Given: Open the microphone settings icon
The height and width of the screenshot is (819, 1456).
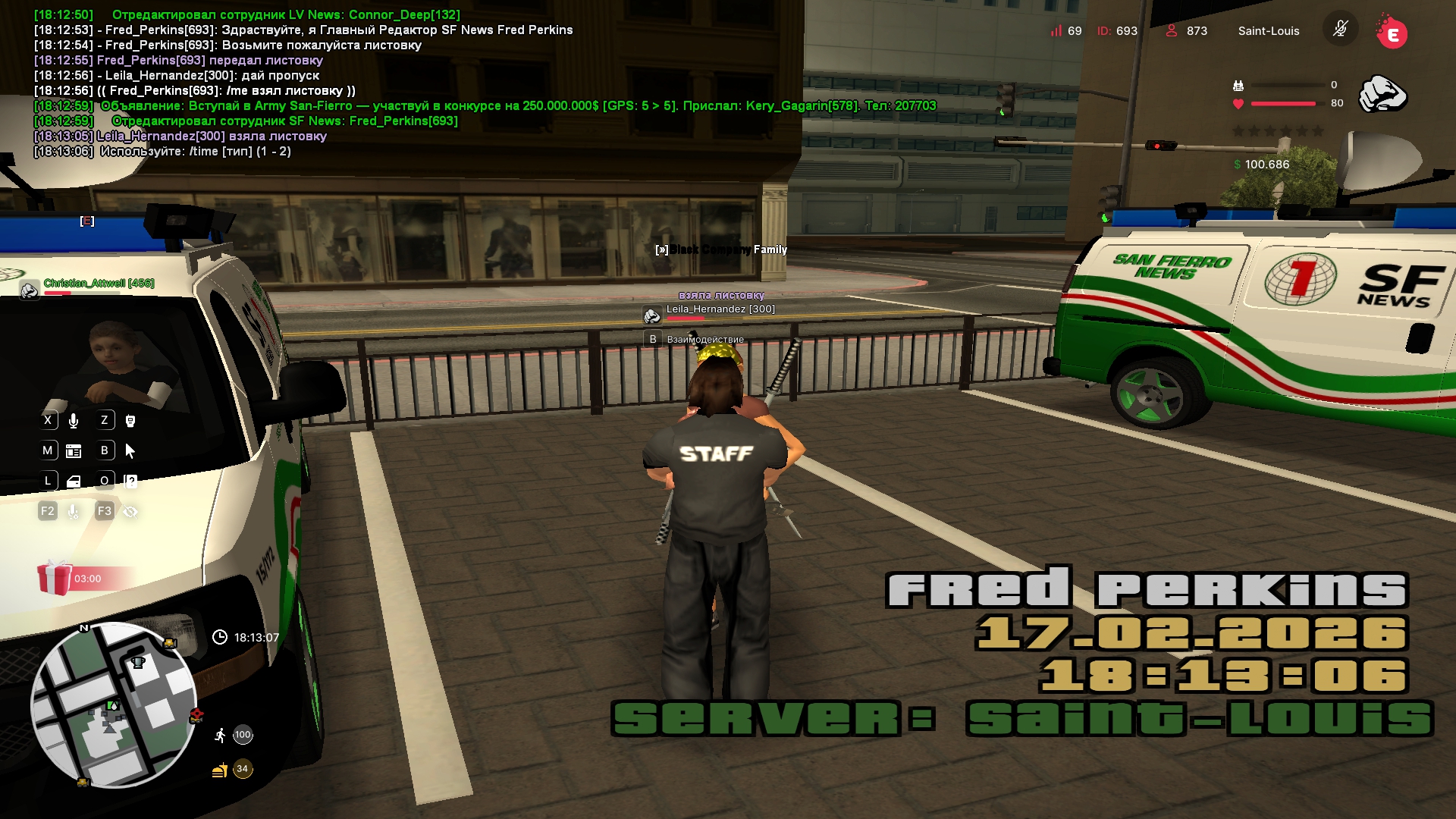Looking at the screenshot, I should pos(74,512).
